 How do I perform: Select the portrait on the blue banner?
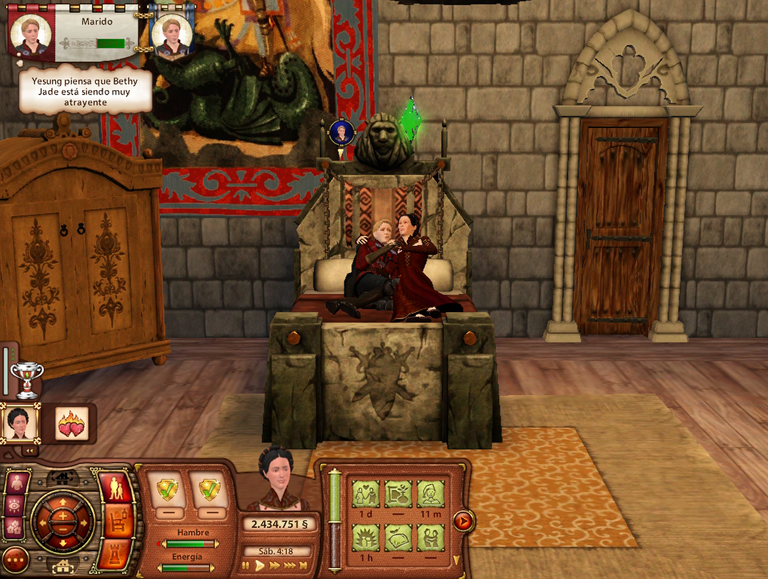click(x=171, y=34)
